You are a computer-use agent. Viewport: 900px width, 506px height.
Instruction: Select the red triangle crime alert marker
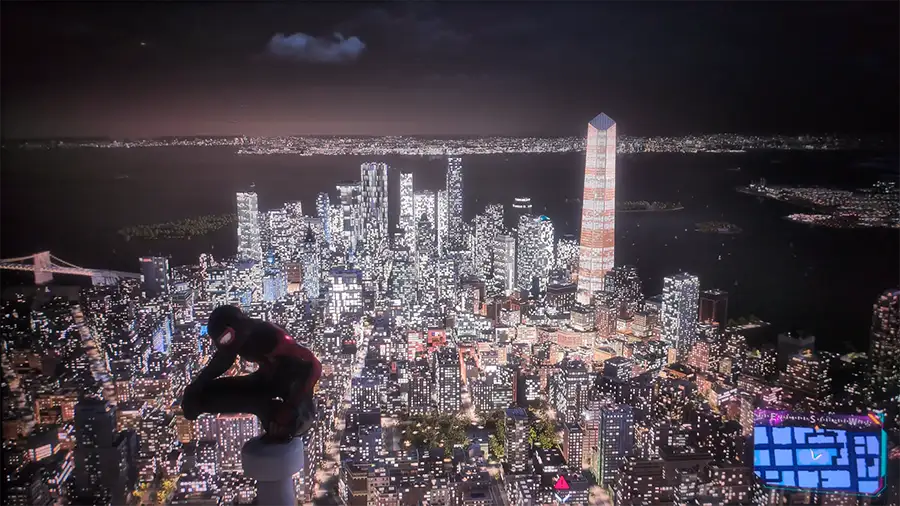562,484
